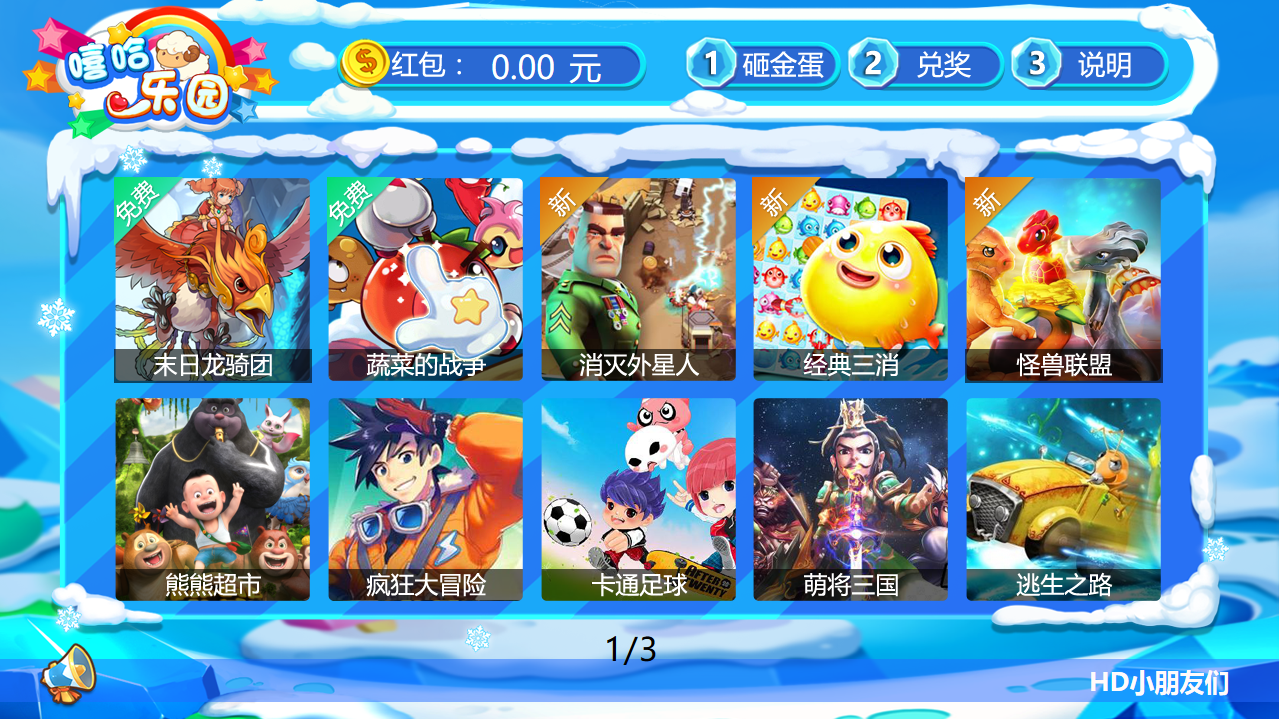The height and width of the screenshot is (719, 1279).
Task: Choose the 蔬菜的战争 game tile
Action: 425,279
